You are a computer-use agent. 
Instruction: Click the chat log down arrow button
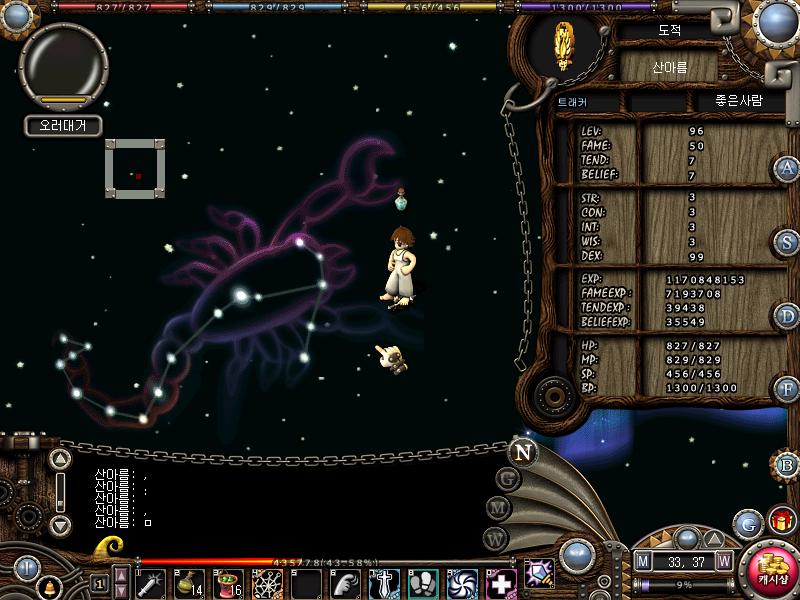(60, 524)
